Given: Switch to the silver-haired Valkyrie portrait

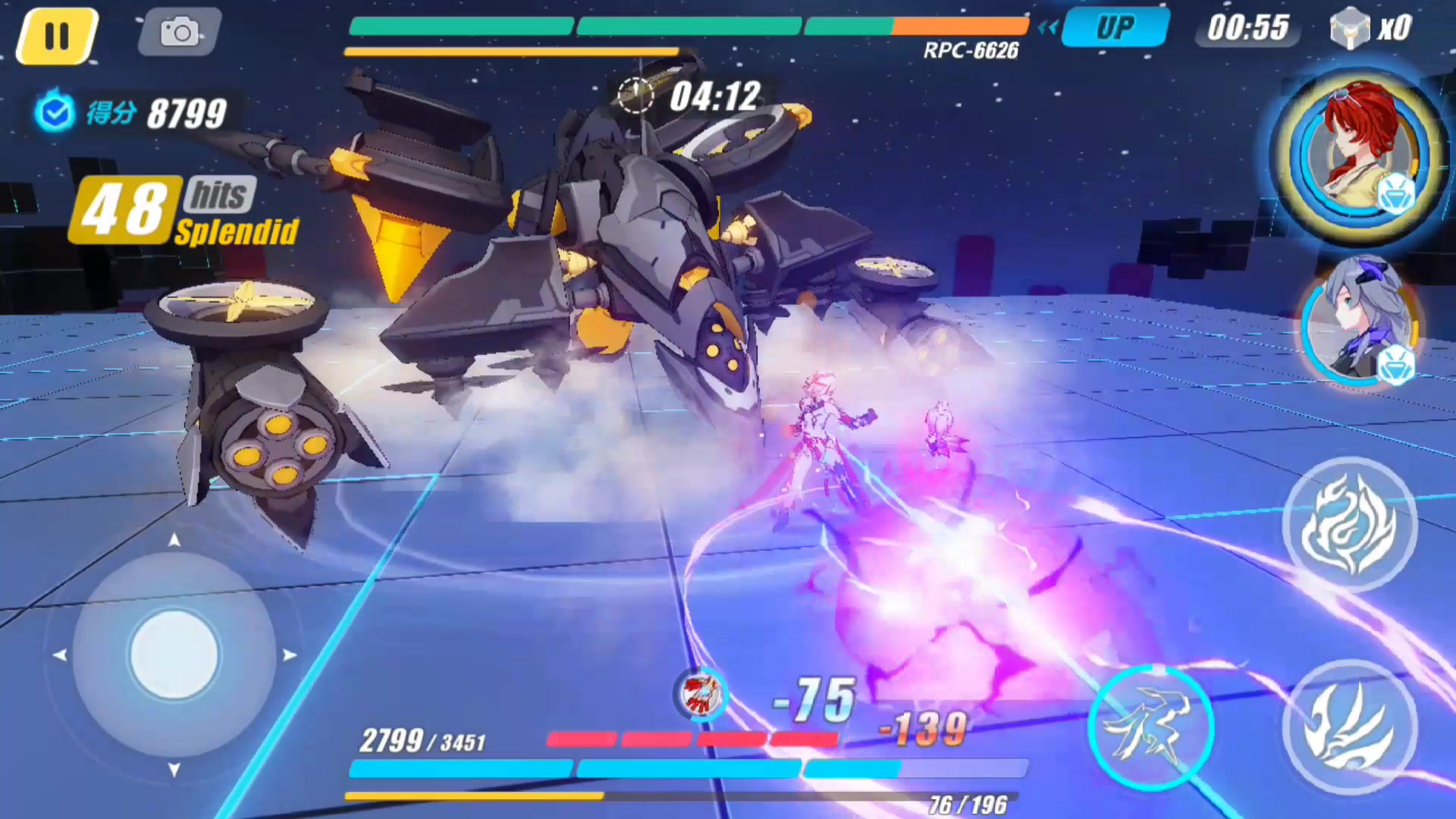Looking at the screenshot, I should [x=1360, y=324].
